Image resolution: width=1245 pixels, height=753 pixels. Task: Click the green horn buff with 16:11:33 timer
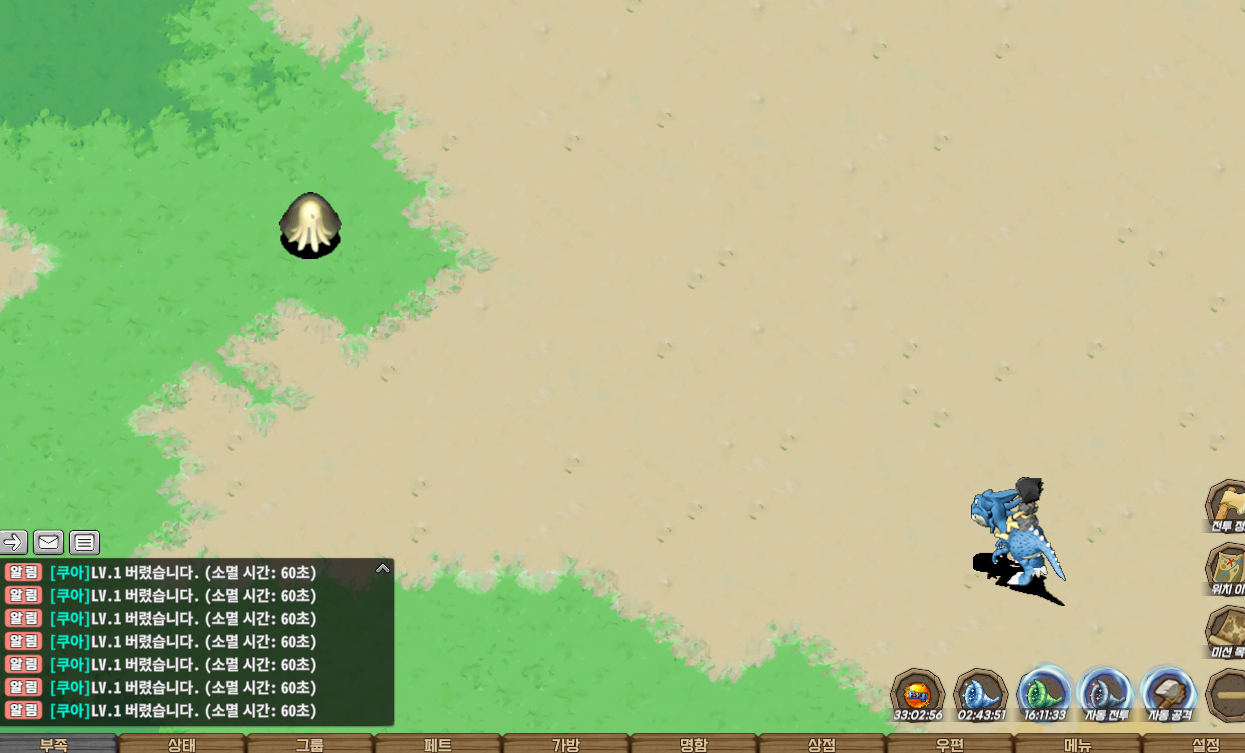coord(1044,694)
